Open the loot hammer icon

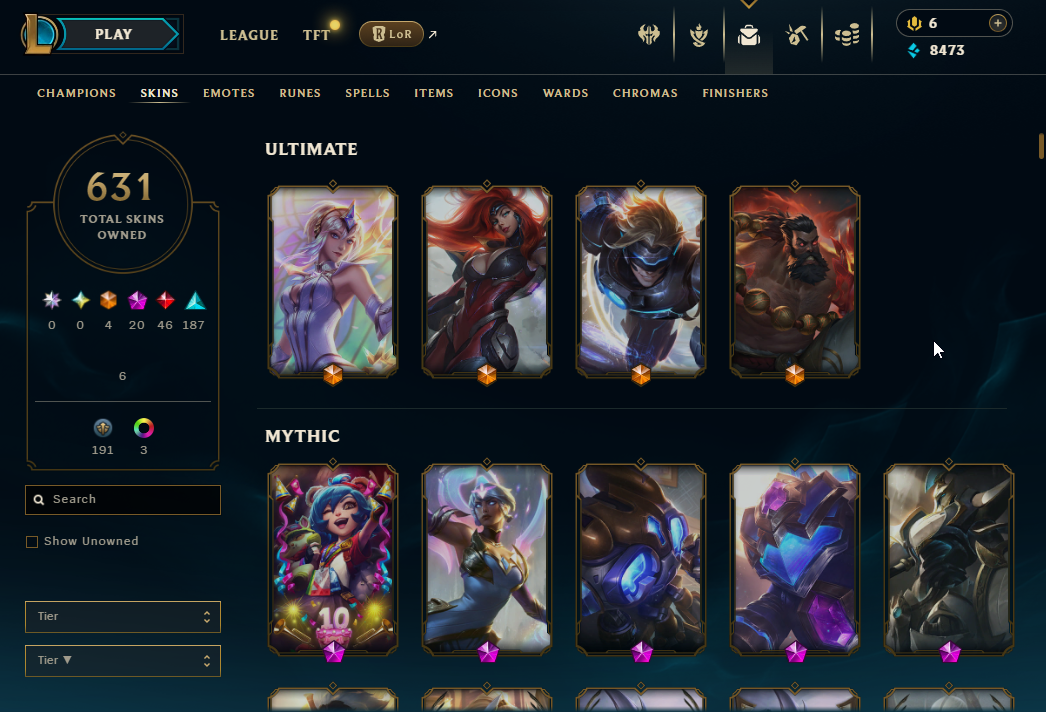797,36
